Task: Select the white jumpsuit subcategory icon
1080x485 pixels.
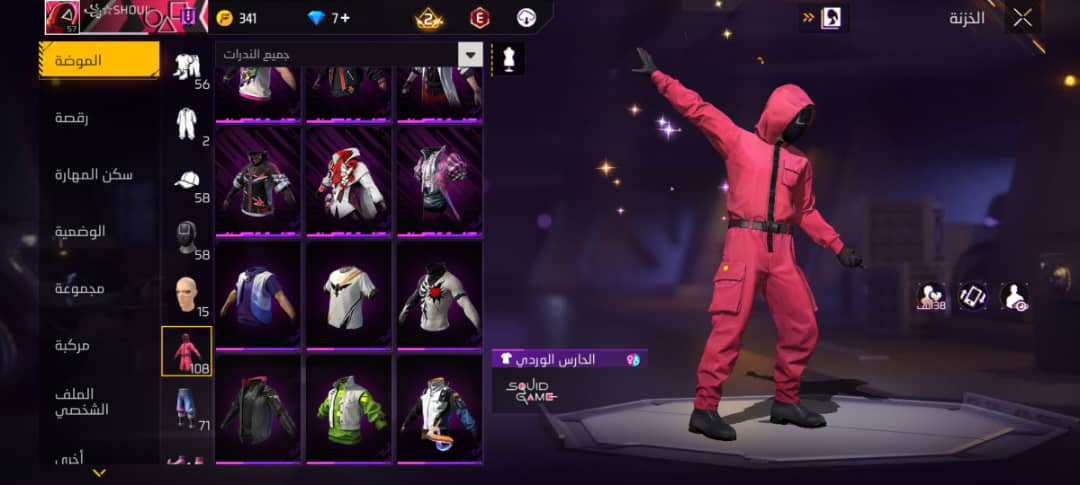Action: [x=187, y=123]
